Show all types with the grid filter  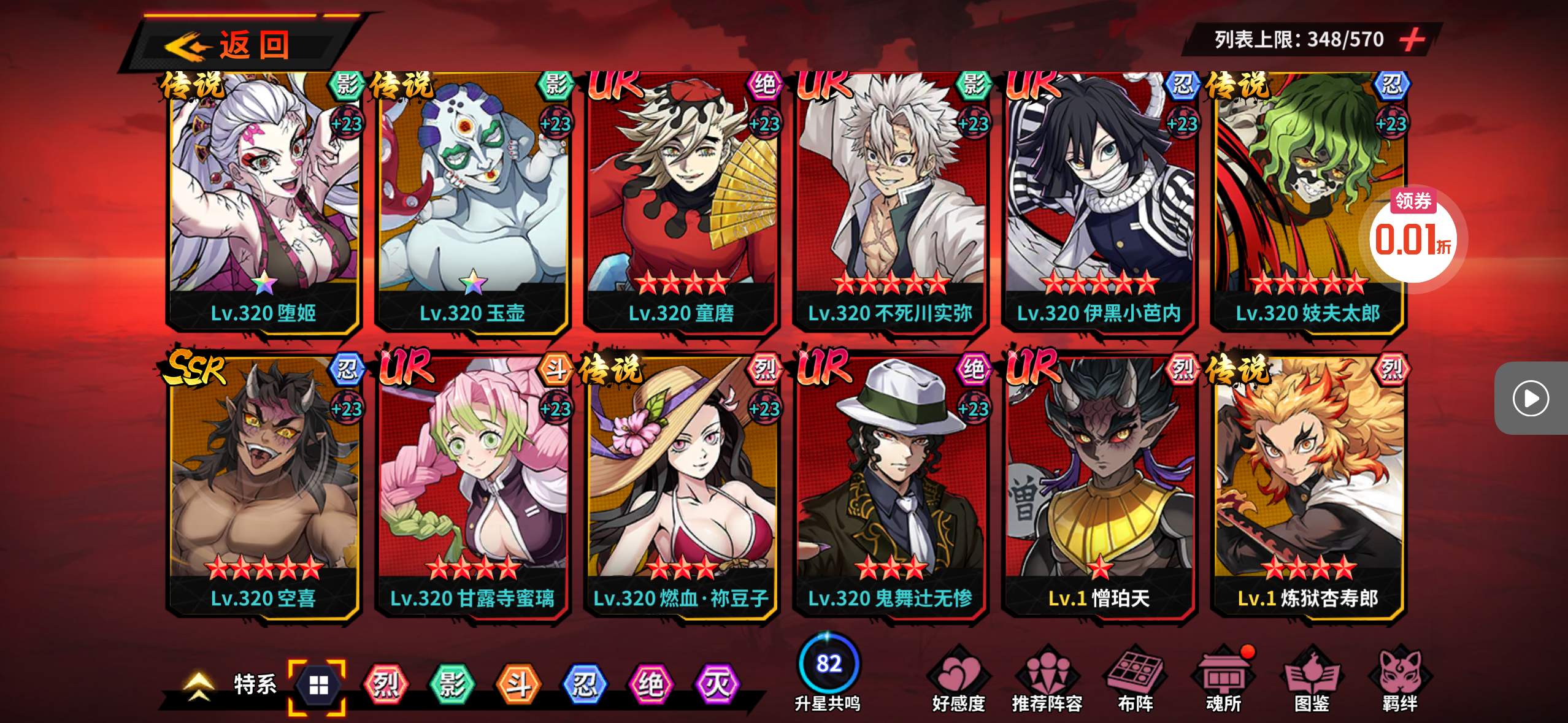click(x=318, y=686)
